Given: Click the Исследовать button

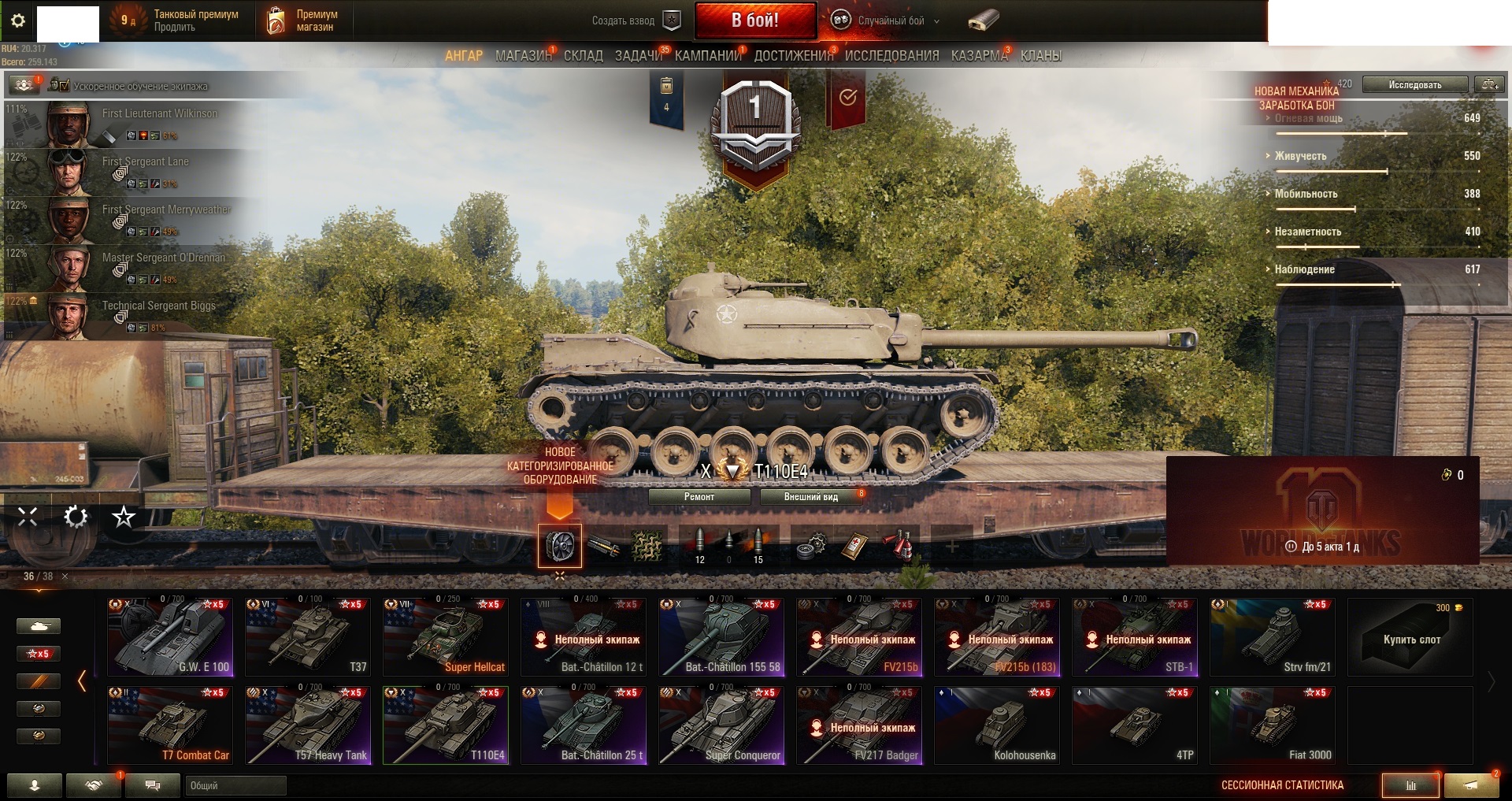Looking at the screenshot, I should coord(1414,85).
